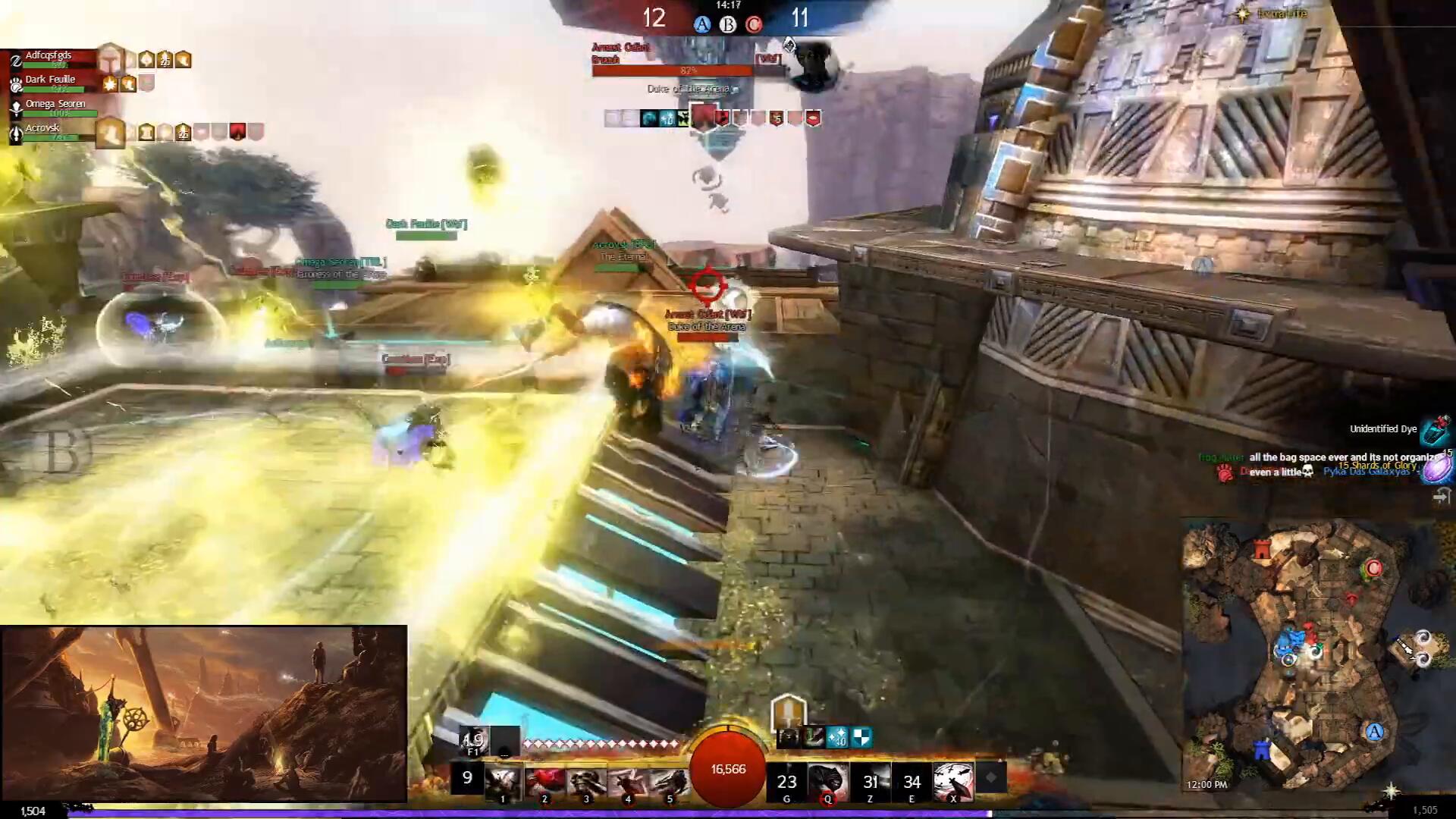Select the E utility skill showing 34

click(912, 782)
